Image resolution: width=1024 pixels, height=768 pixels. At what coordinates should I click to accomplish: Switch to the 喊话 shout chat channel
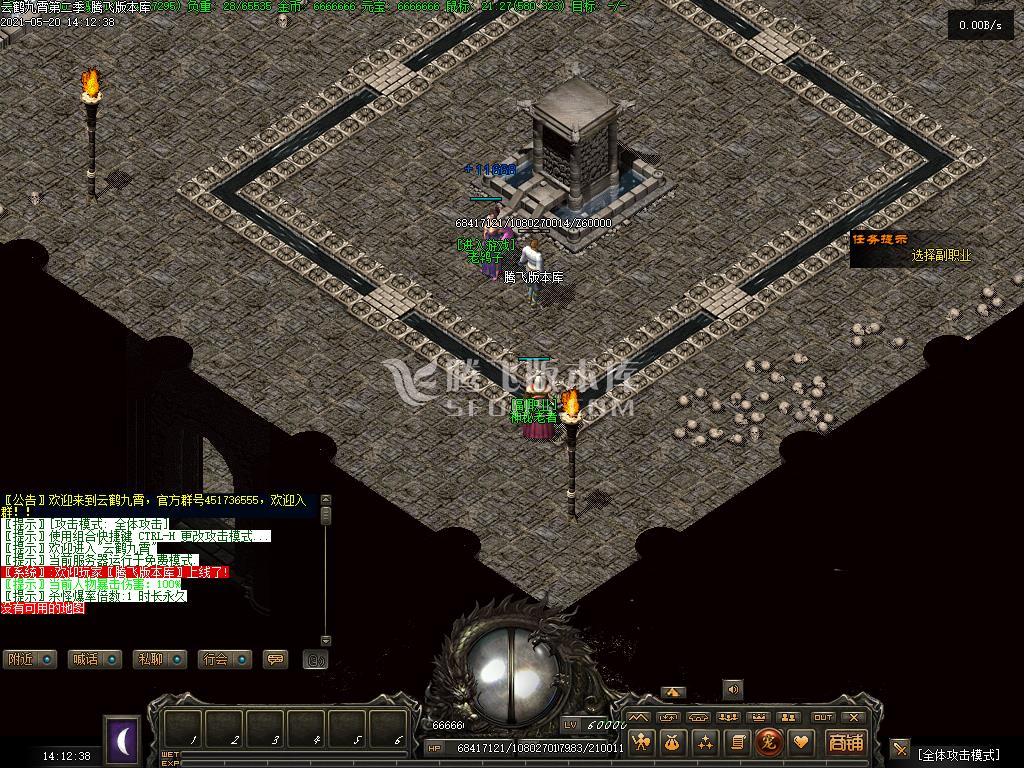point(94,659)
